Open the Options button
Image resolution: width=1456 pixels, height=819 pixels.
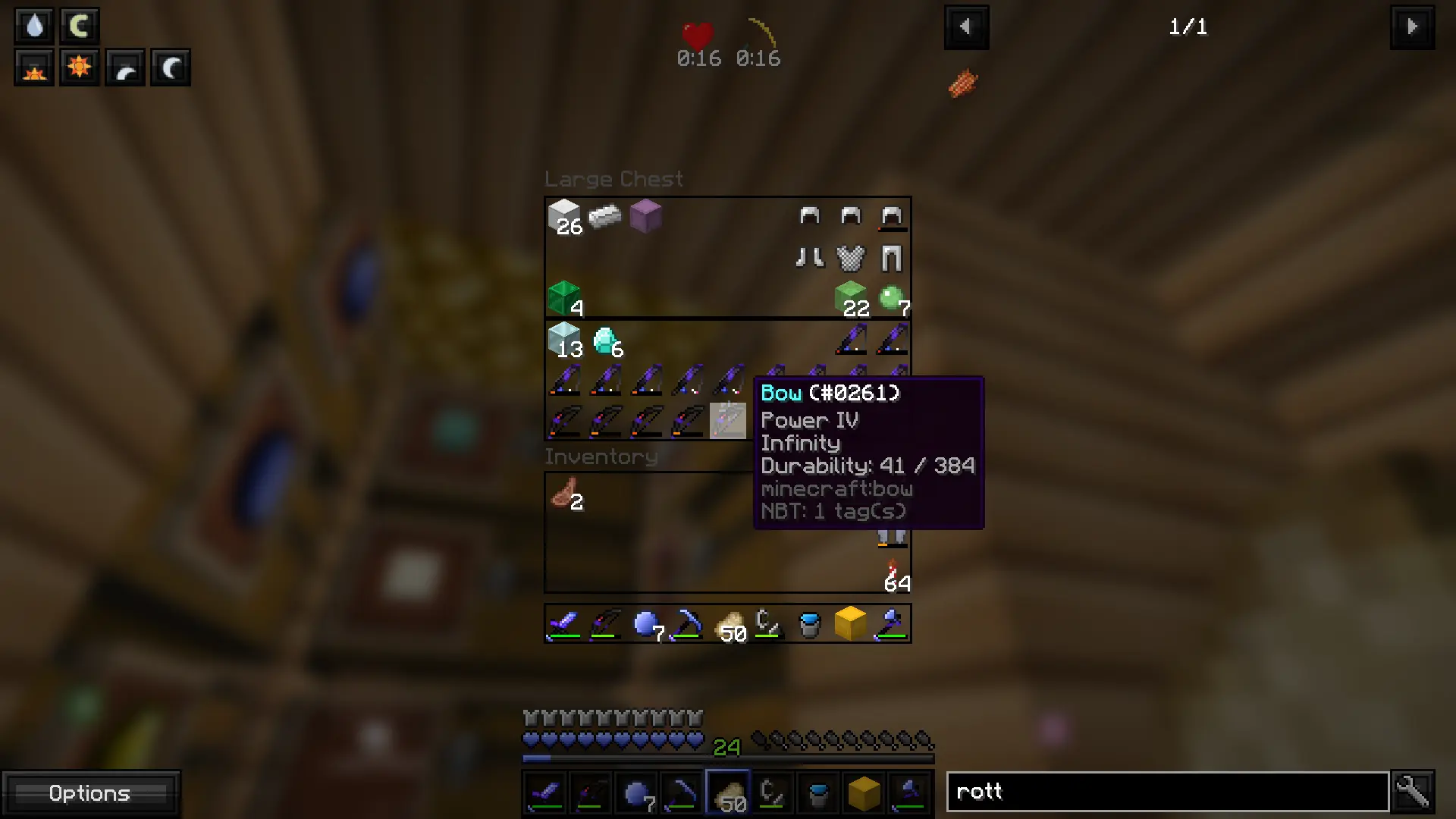(89, 793)
